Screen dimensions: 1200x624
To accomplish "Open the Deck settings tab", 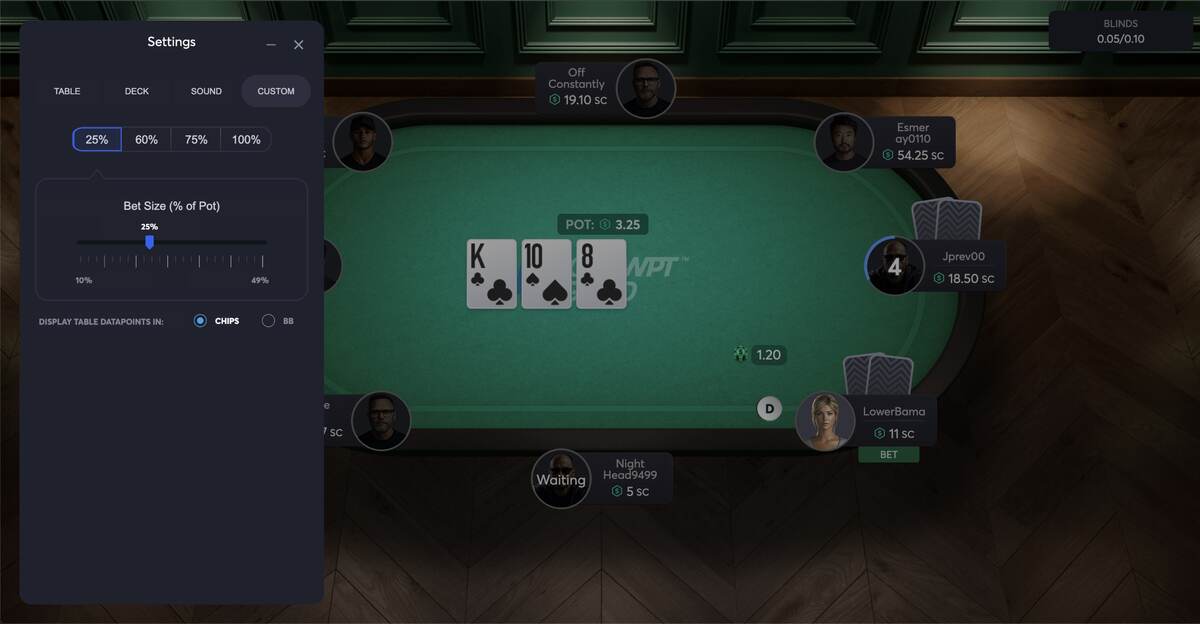I will (137, 91).
